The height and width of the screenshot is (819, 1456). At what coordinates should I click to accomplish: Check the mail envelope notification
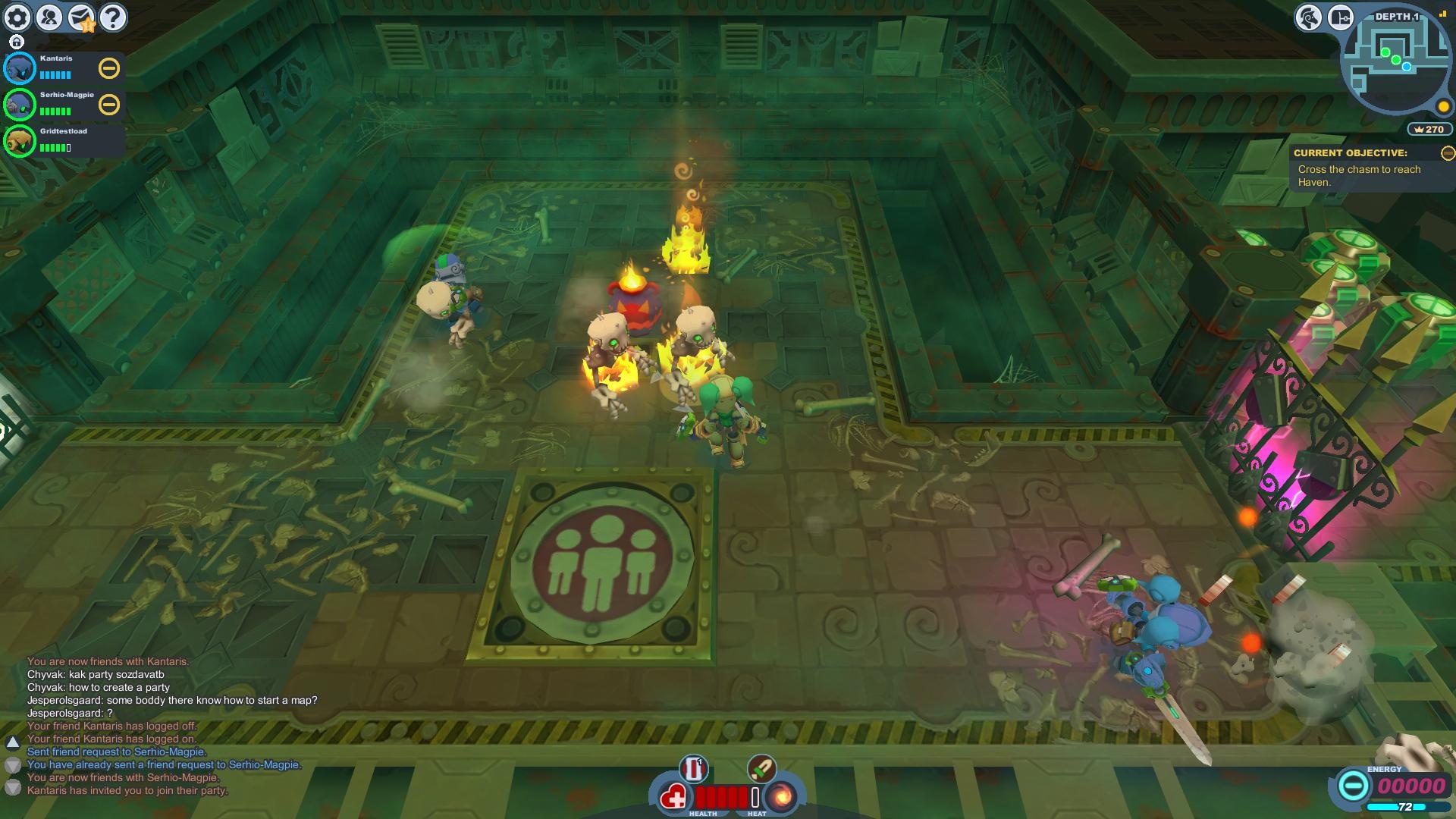pyautogui.click(x=81, y=17)
